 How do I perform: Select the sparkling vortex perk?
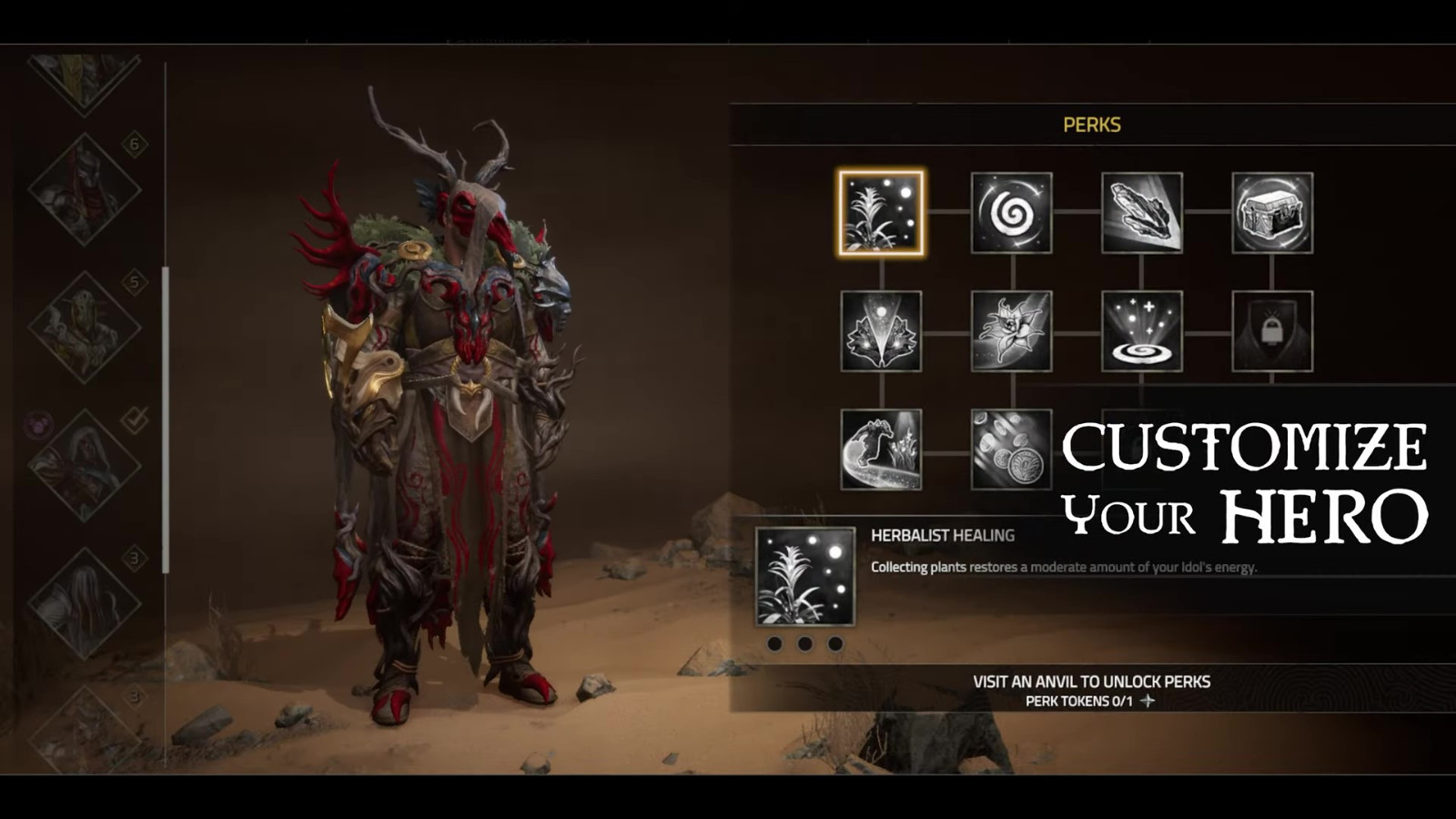1142,331
